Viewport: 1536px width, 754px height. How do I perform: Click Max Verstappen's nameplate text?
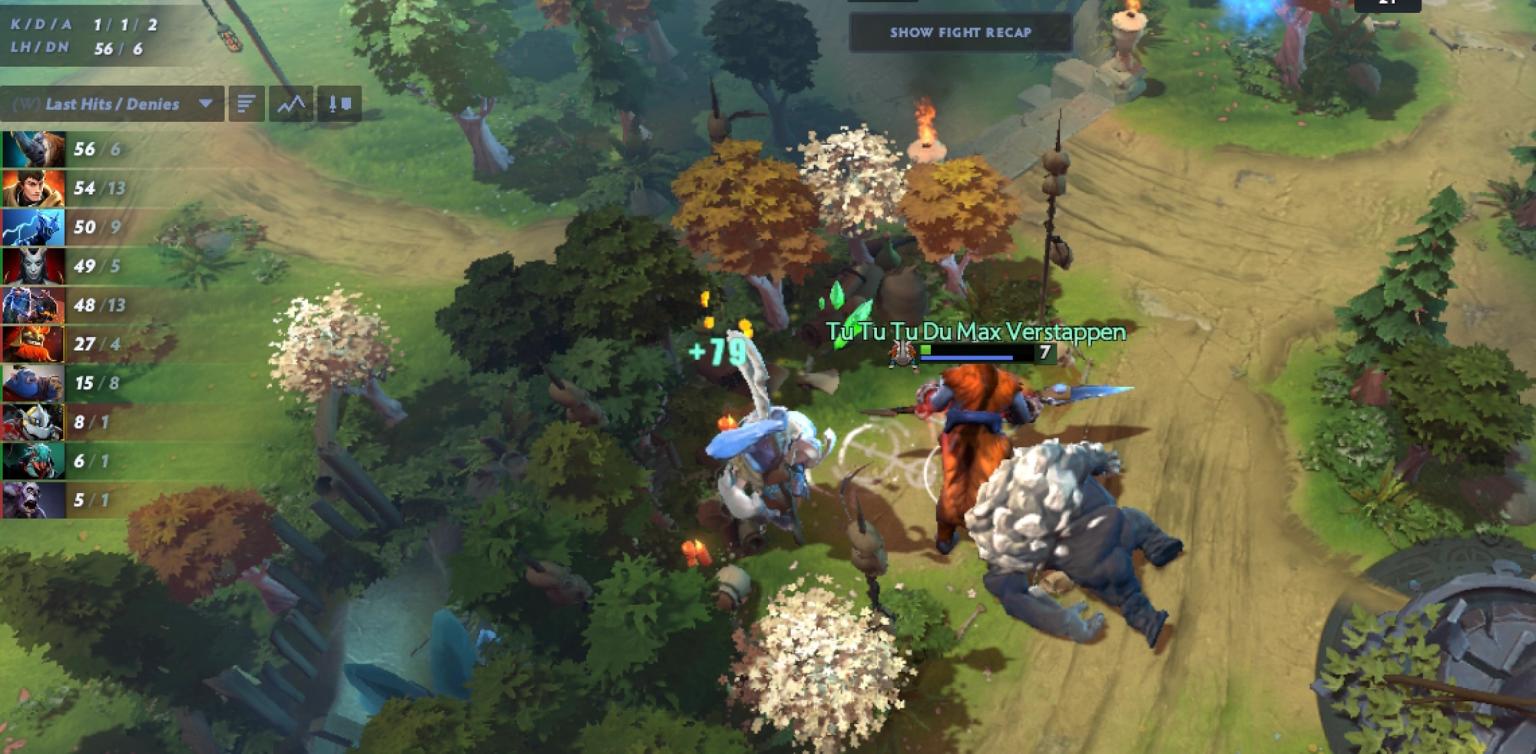click(975, 331)
